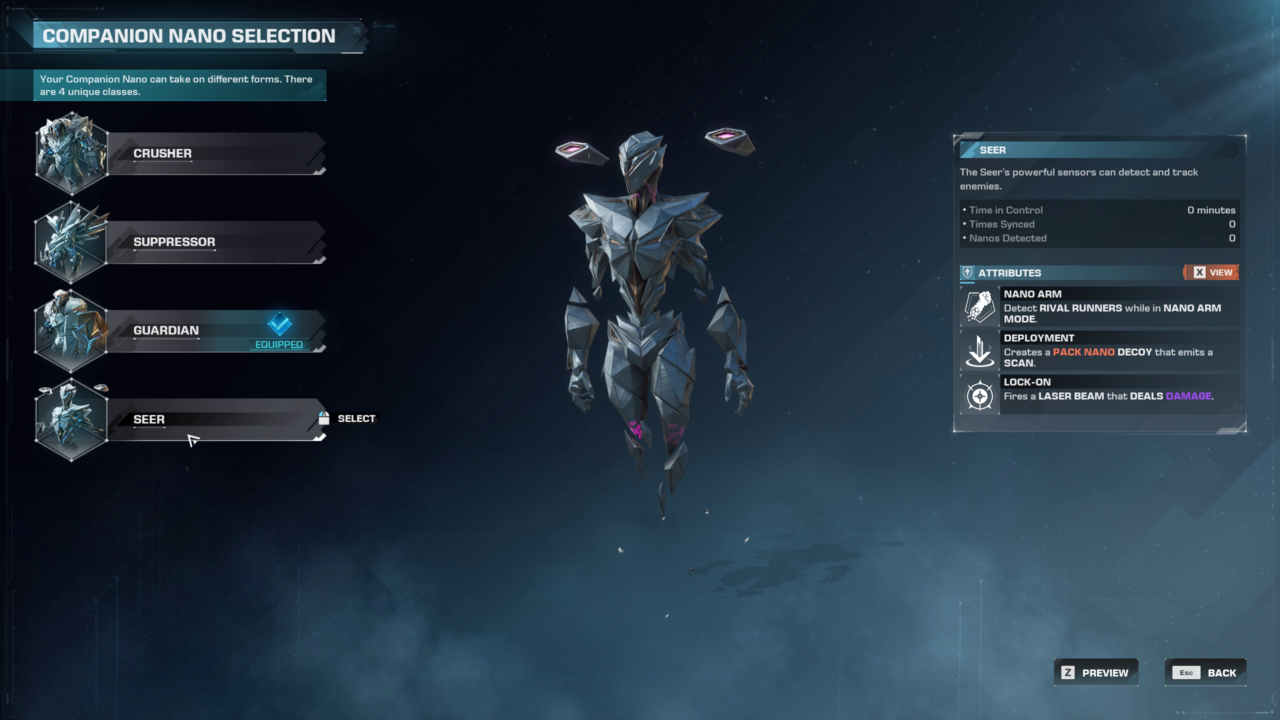The height and width of the screenshot is (720, 1280).
Task: Click the Crusher hexagonal portrait
Action: pyautogui.click(x=71, y=153)
